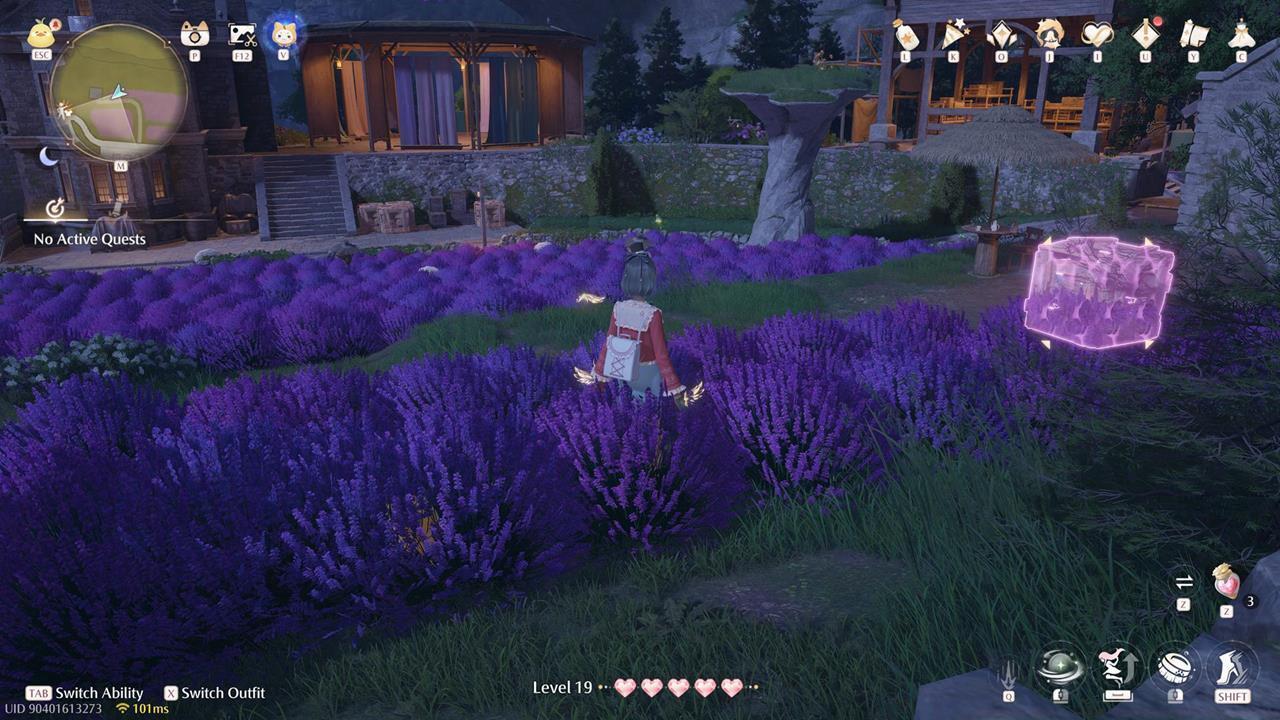
Task: Open the quest tracker showing No Active Quests
Action: (x=90, y=228)
